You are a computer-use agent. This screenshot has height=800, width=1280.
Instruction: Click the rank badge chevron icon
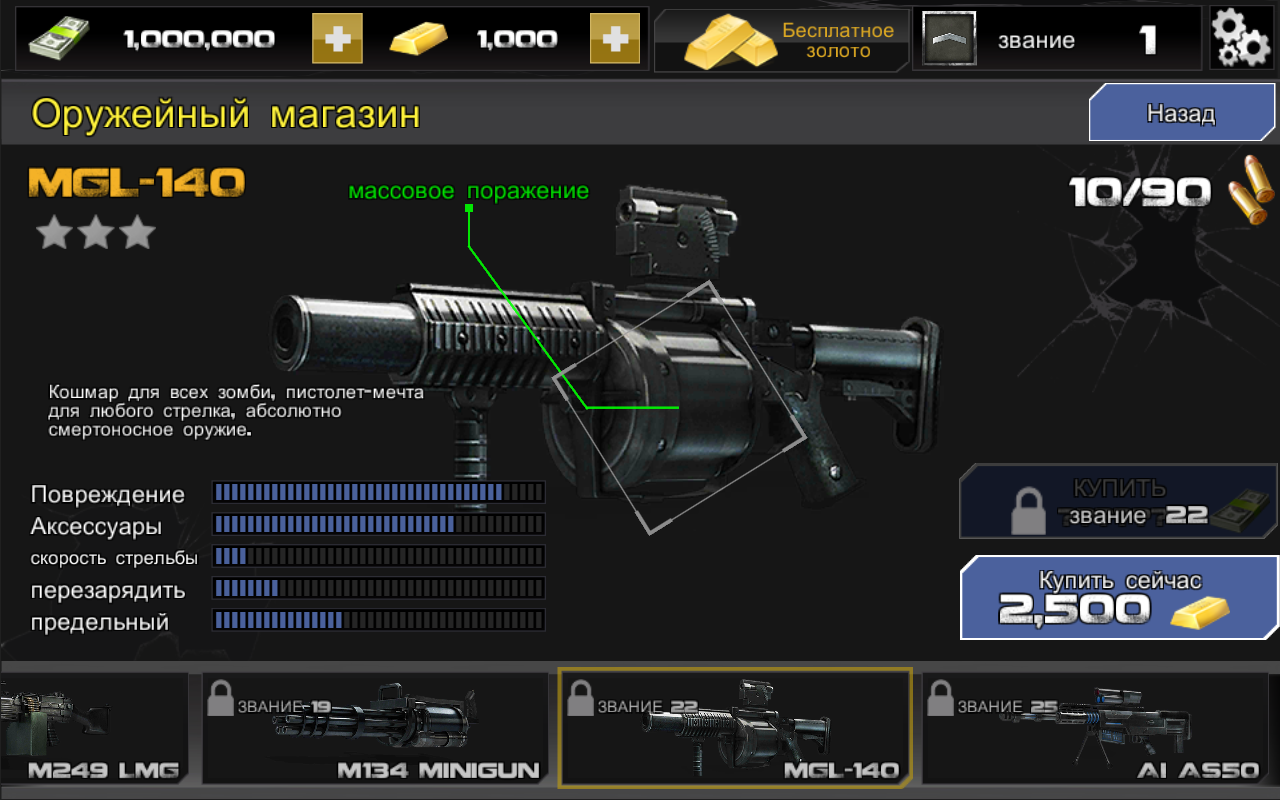pyautogui.click(x=945, y=40)
